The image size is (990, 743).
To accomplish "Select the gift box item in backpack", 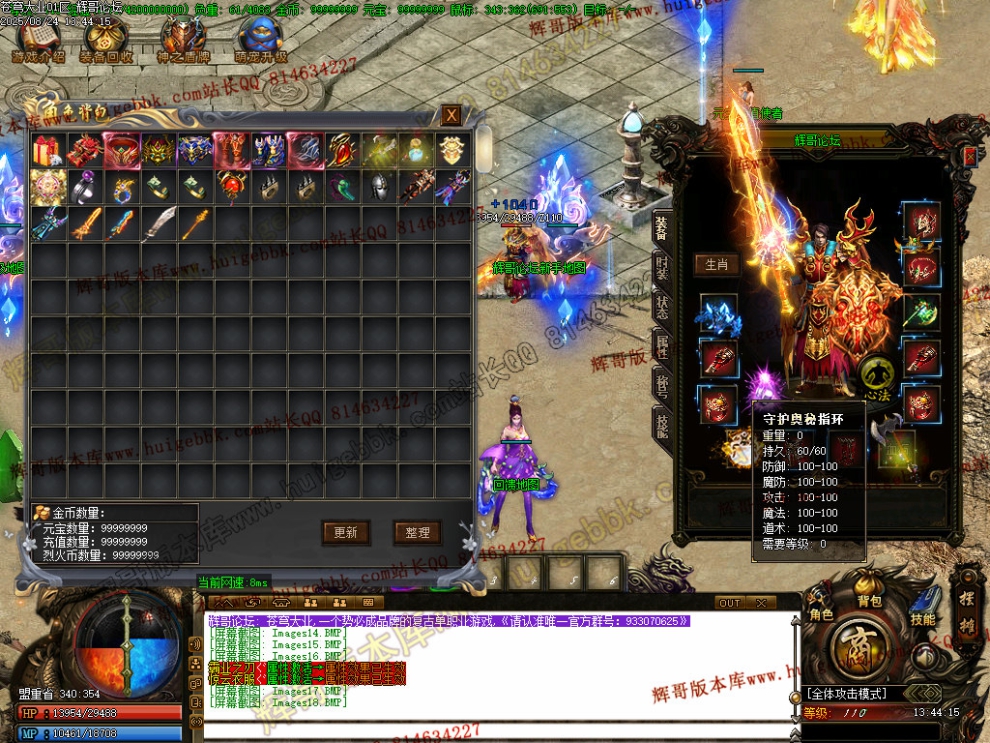I will tap(47, 151).
